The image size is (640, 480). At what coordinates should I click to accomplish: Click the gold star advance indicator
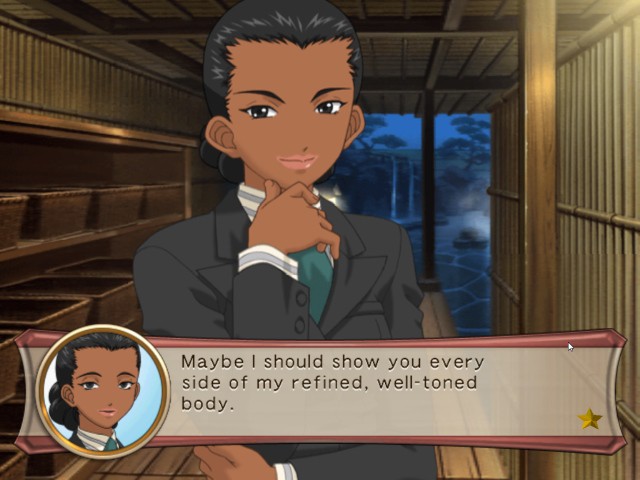[x=590, y=419]
